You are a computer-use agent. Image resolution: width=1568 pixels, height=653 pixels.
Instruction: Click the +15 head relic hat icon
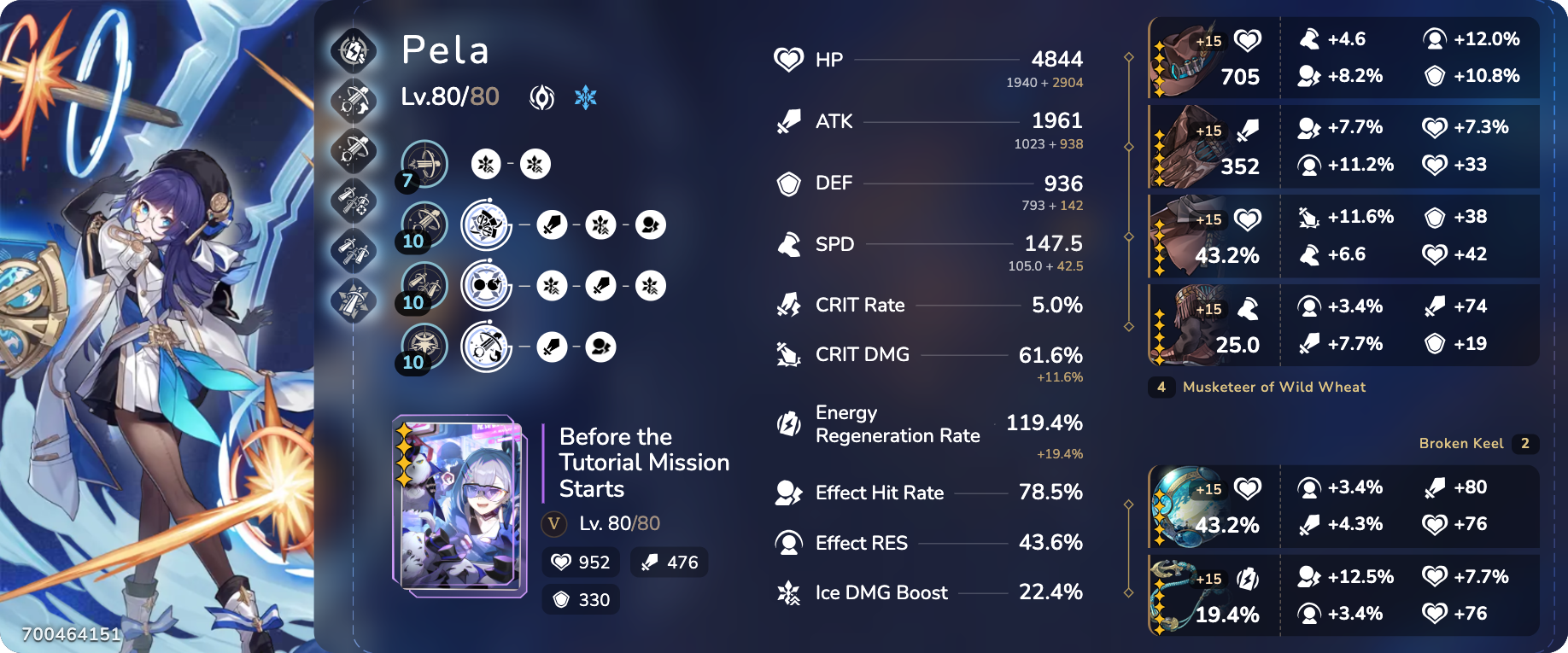pyautogui.click(x=1194, y=57)
